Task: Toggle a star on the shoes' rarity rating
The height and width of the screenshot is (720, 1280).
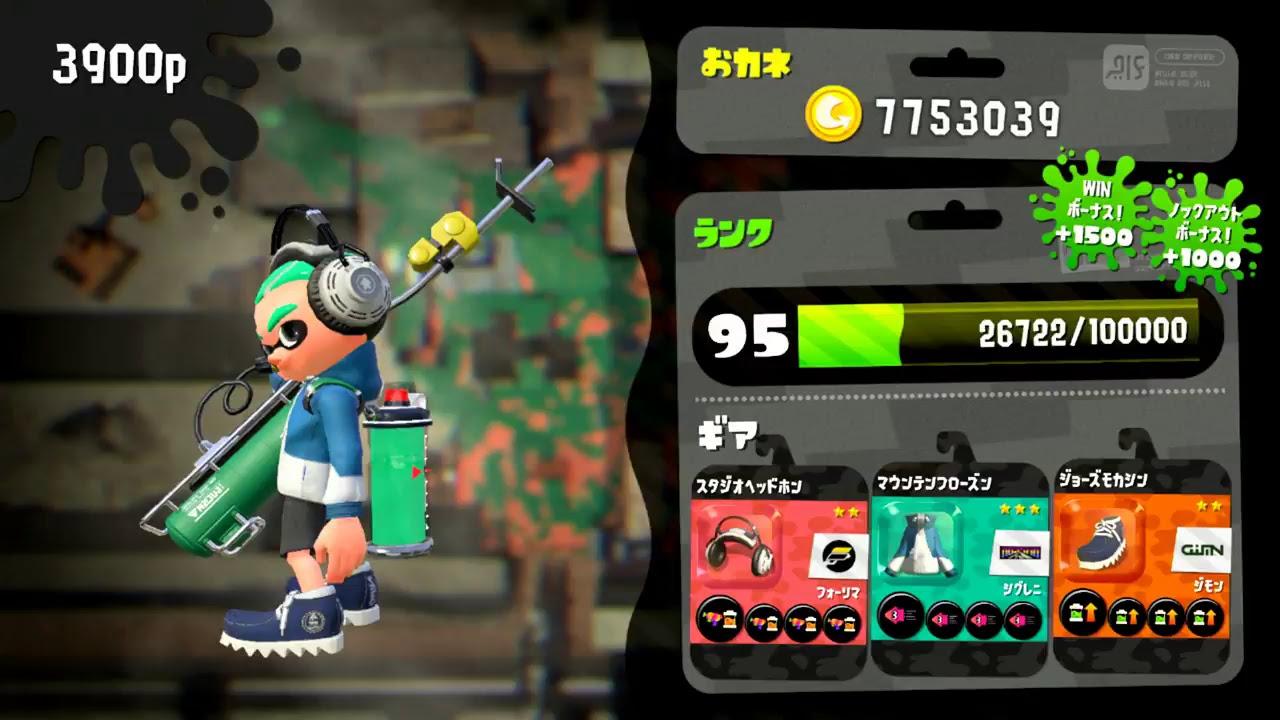Action: click(1210, 505)
